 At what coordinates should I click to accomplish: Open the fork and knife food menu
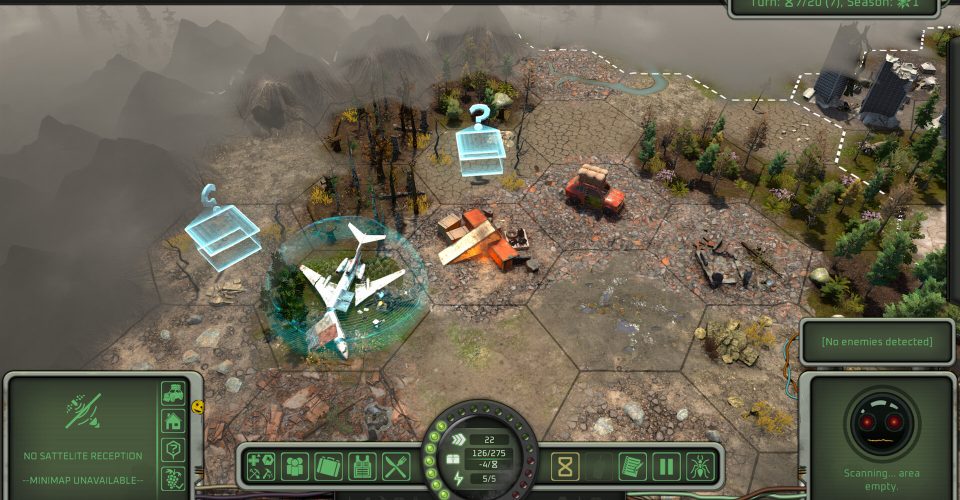[x=396, y=466]
